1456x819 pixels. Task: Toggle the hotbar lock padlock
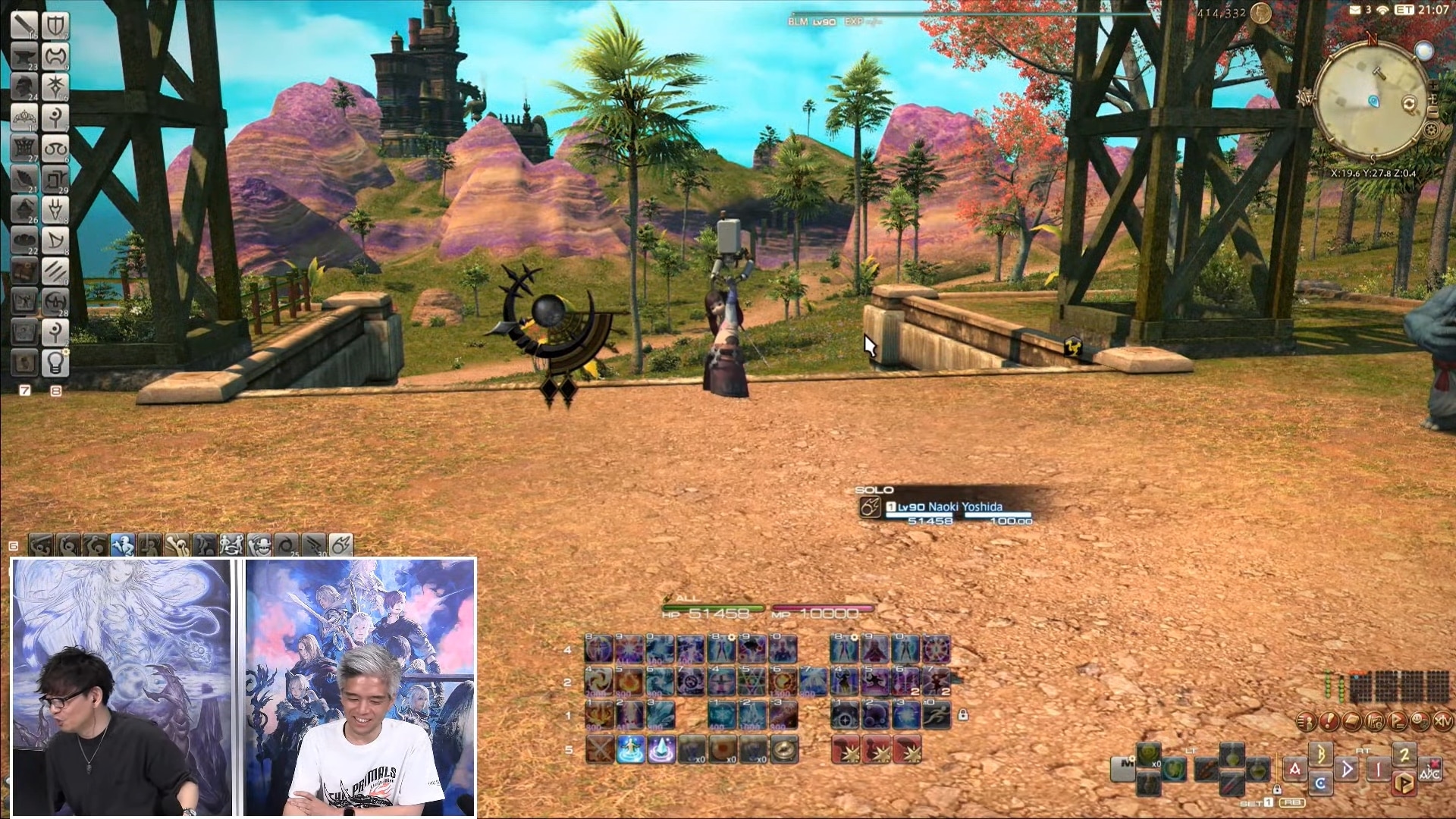point(962,714)
